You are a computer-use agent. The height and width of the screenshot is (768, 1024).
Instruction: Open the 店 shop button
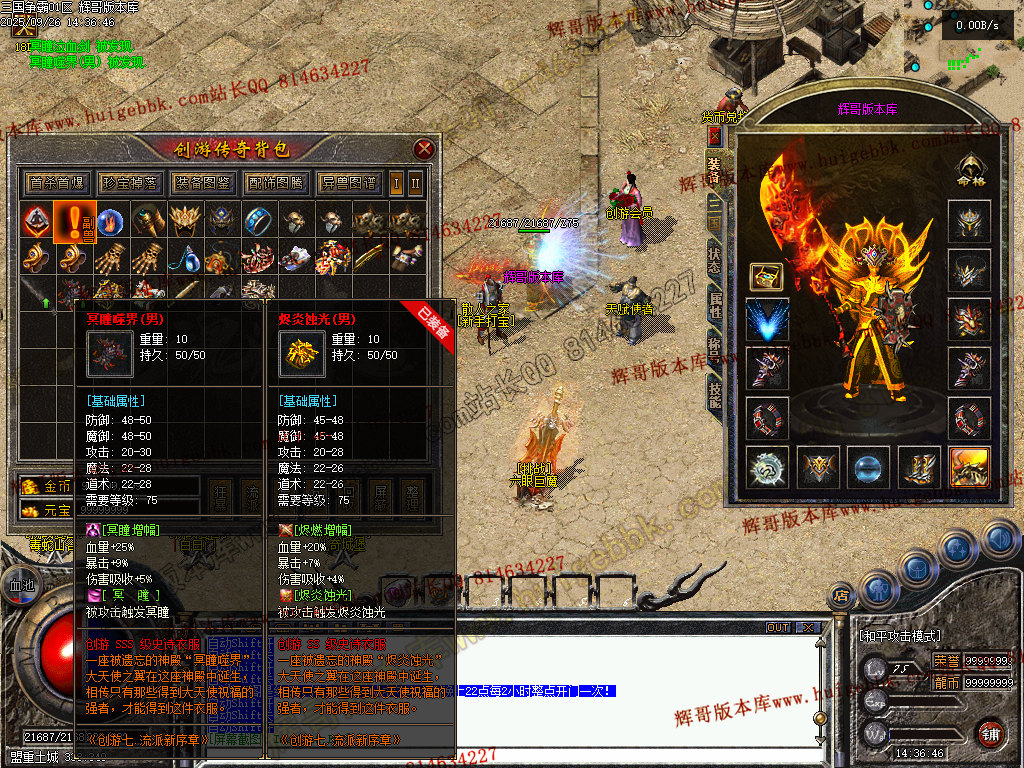tap(841, 597)
